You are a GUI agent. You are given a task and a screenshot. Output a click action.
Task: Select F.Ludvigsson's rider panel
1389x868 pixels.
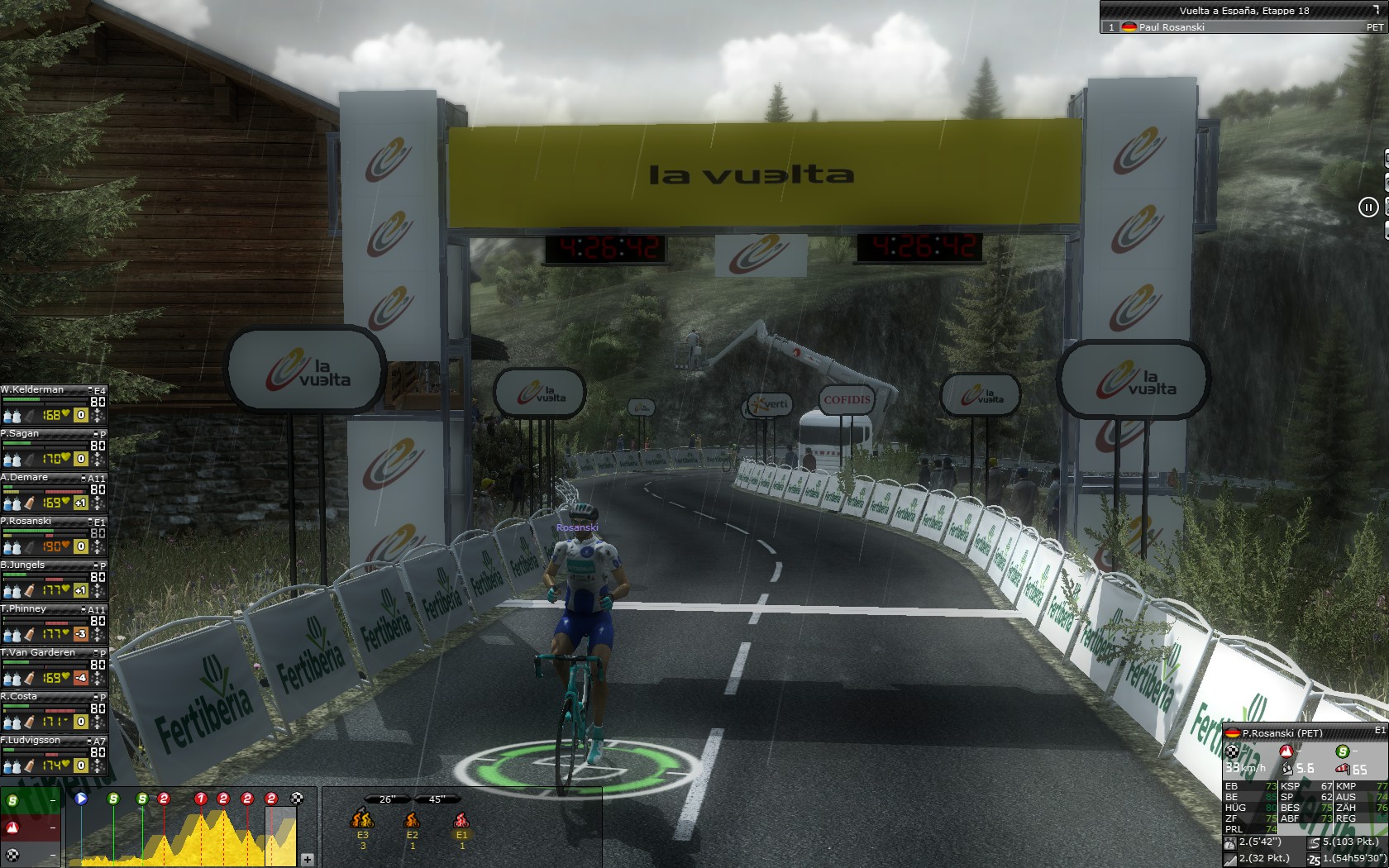point(31,740)
